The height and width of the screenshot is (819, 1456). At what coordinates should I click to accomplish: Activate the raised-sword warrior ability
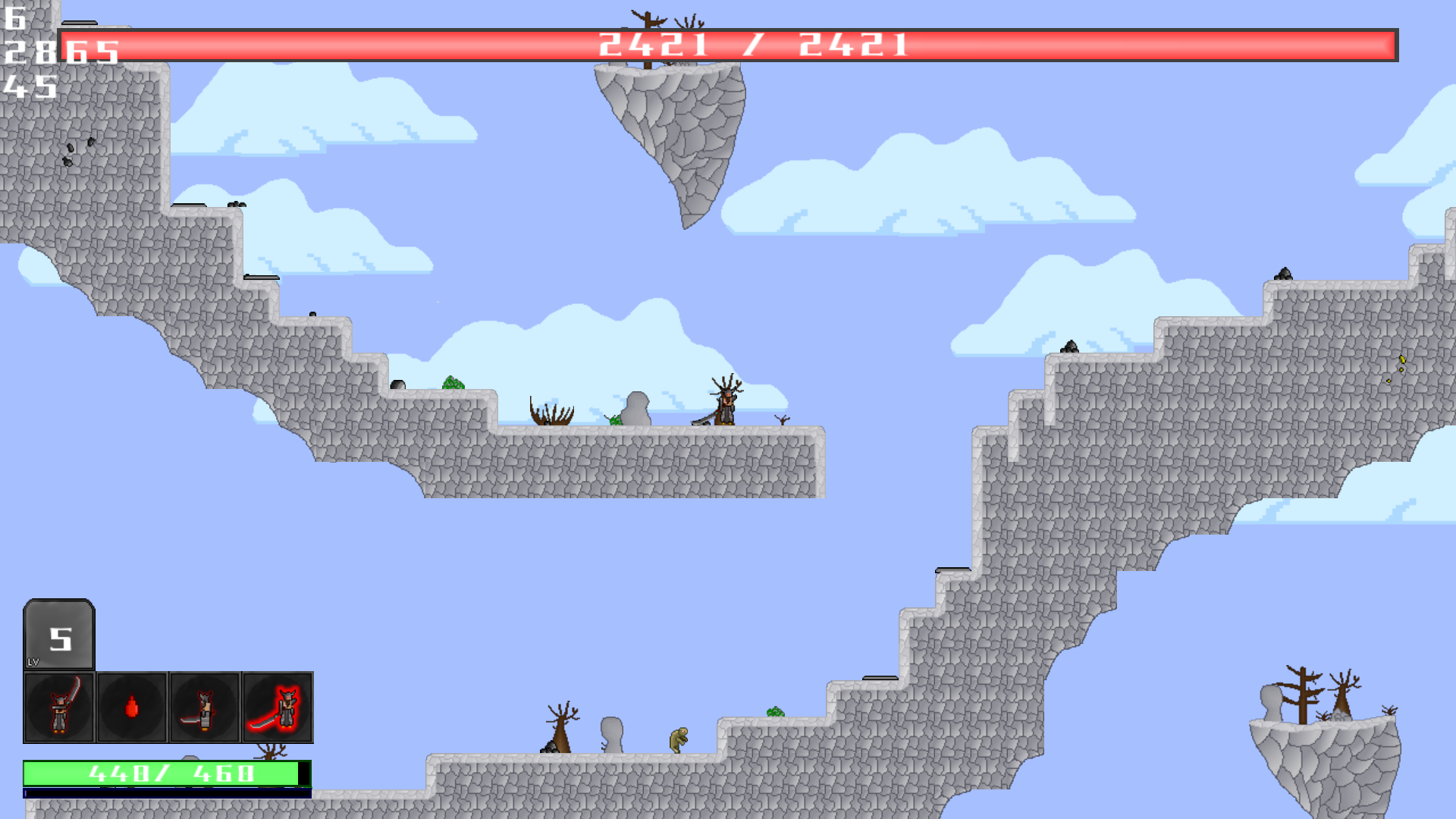point(59,708)
